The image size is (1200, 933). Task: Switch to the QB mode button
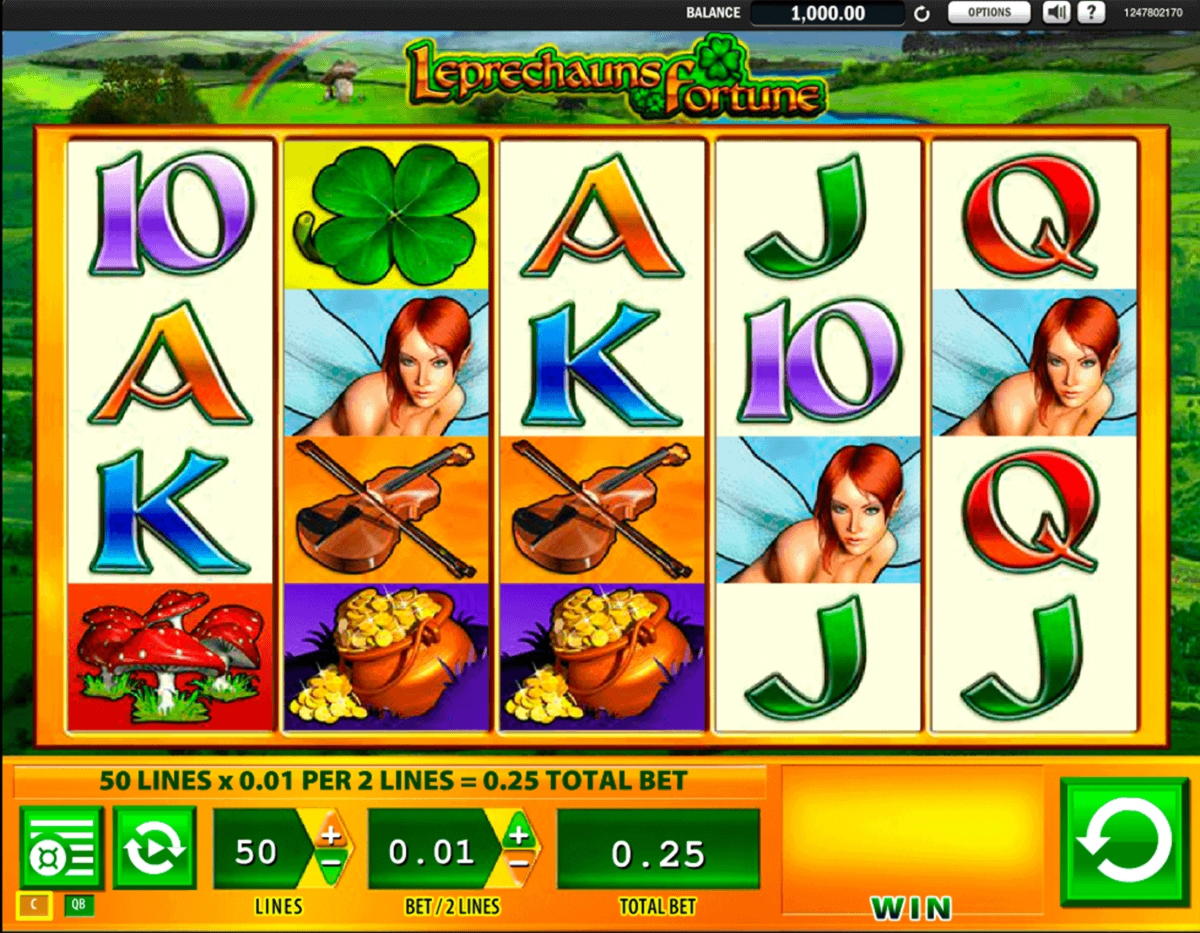pyautogui.click(x=78, y=906)
